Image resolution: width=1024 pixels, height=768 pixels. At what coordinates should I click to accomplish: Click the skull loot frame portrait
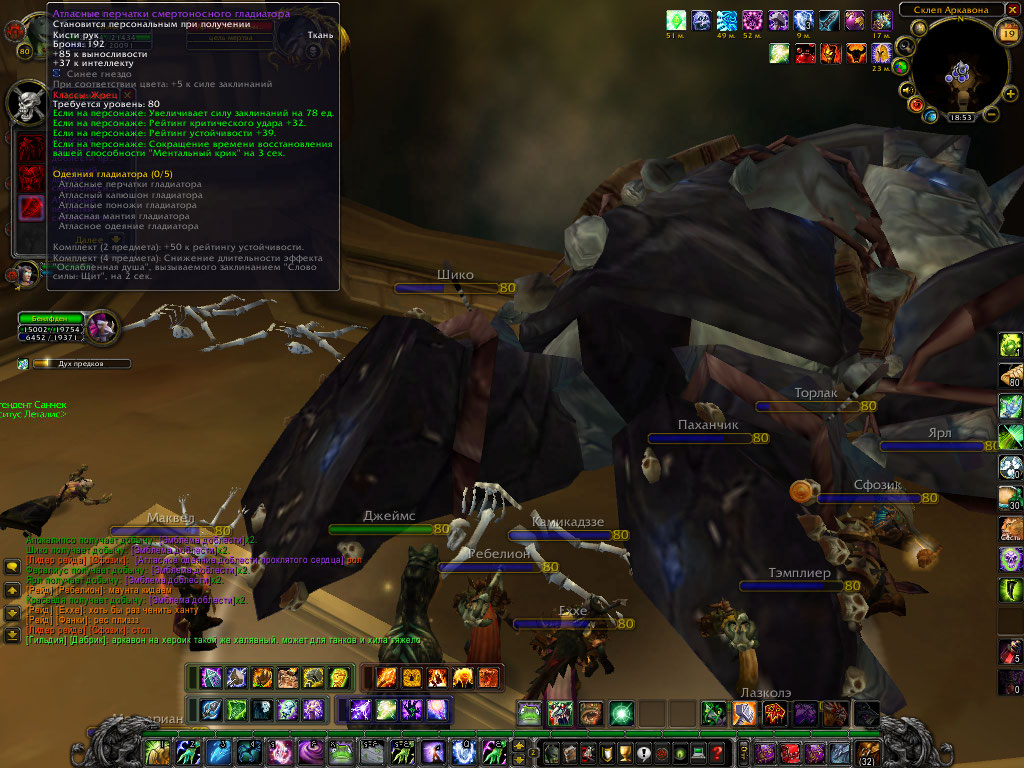28,102
